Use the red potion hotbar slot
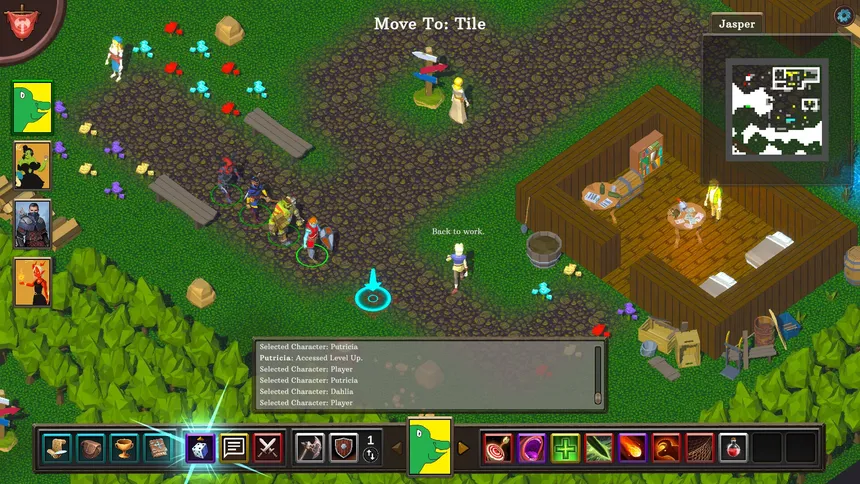This screenshot has height=484, width=860. pyautogui.click(x=733, y=447)
